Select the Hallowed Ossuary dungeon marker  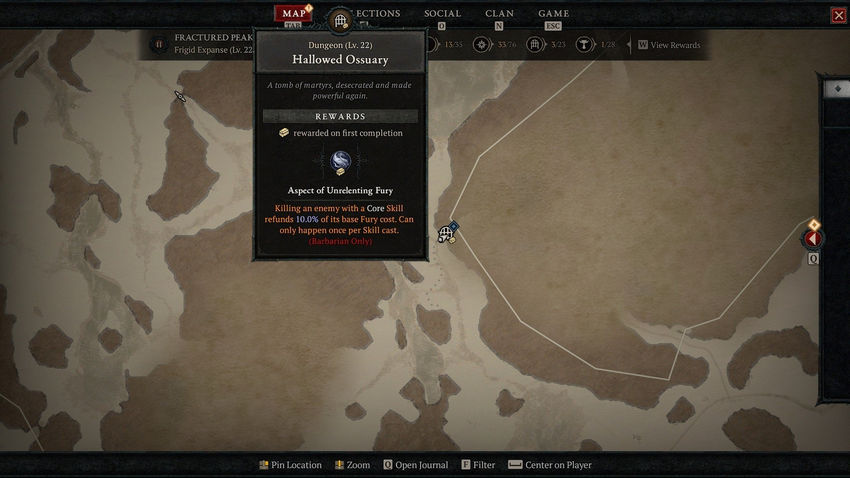pyautogui.click(x=446, y=234)
